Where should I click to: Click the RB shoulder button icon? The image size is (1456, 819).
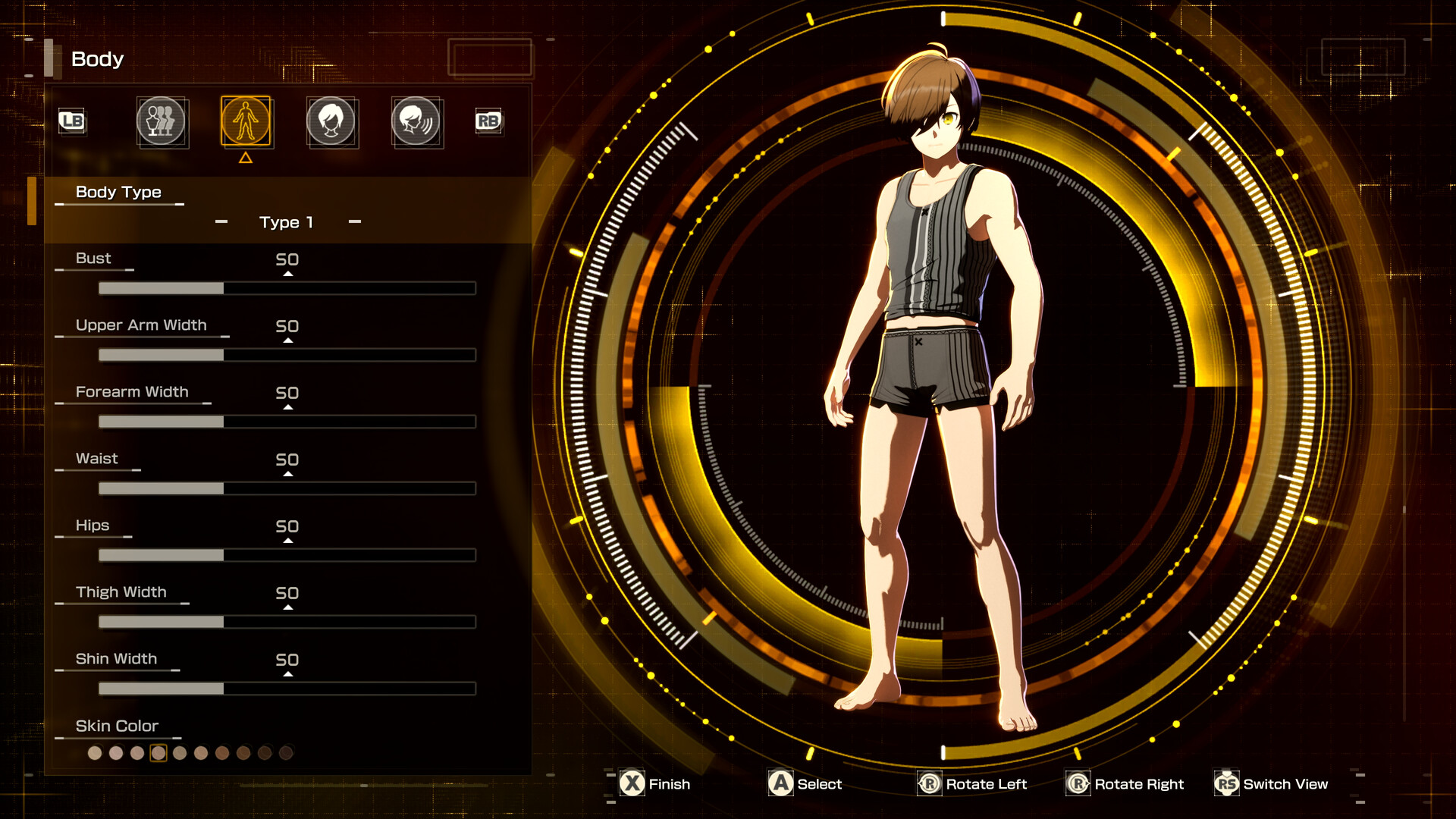tap(488, 122)
